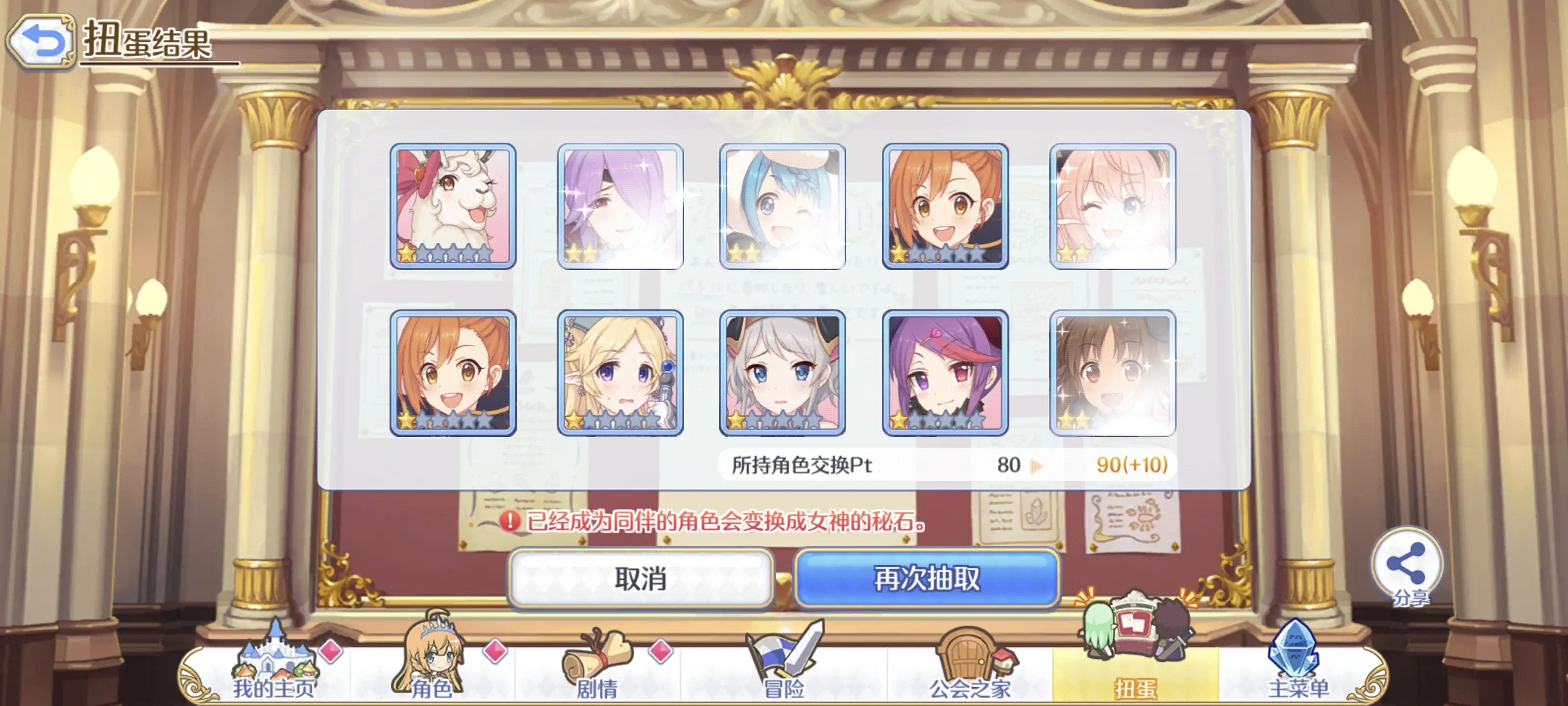
Task: Select the long purple-haired sparkling card
Action: [620, 206]
